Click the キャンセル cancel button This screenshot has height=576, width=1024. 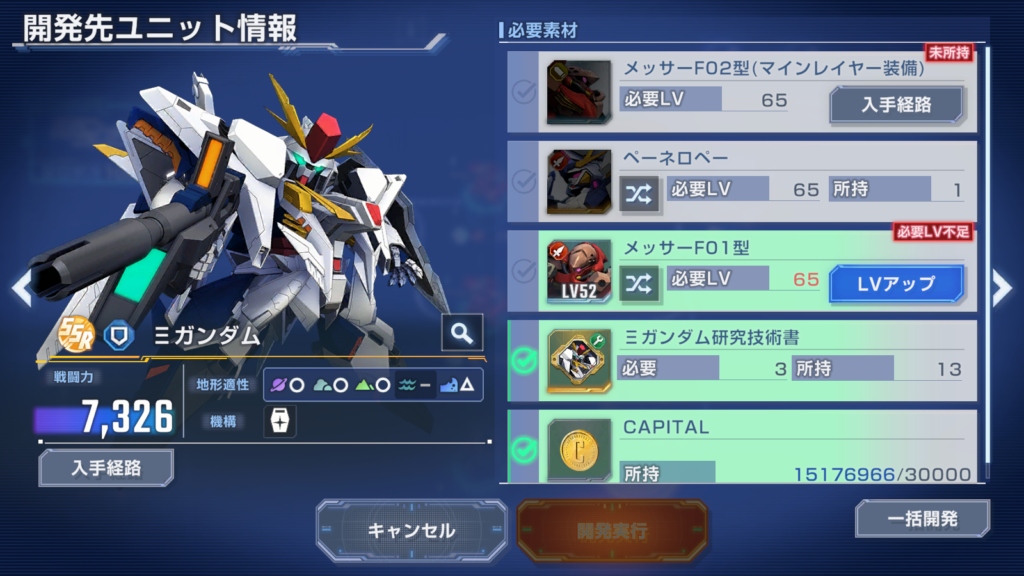pos(411,530)
